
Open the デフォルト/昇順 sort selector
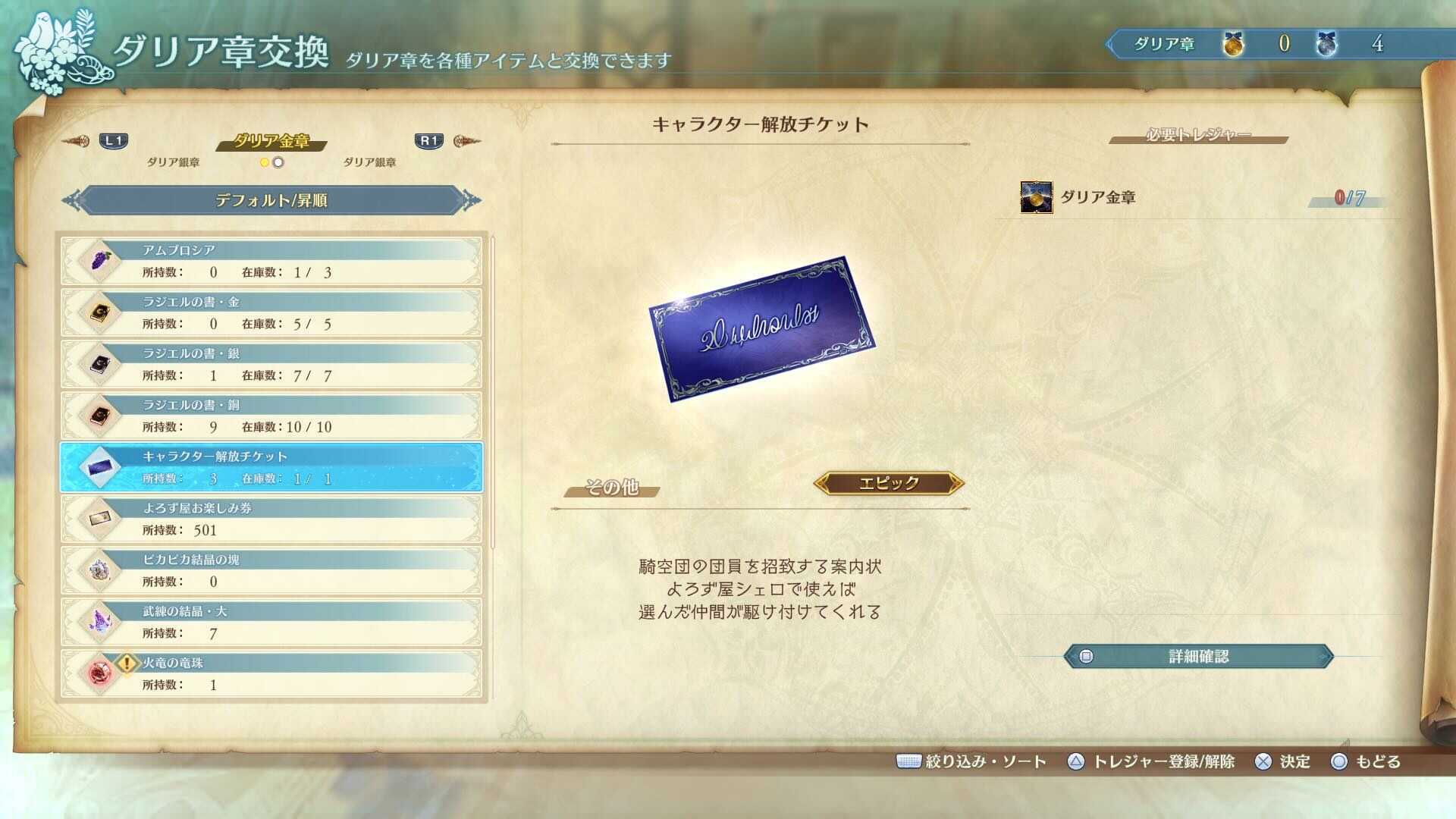(271, 200)
